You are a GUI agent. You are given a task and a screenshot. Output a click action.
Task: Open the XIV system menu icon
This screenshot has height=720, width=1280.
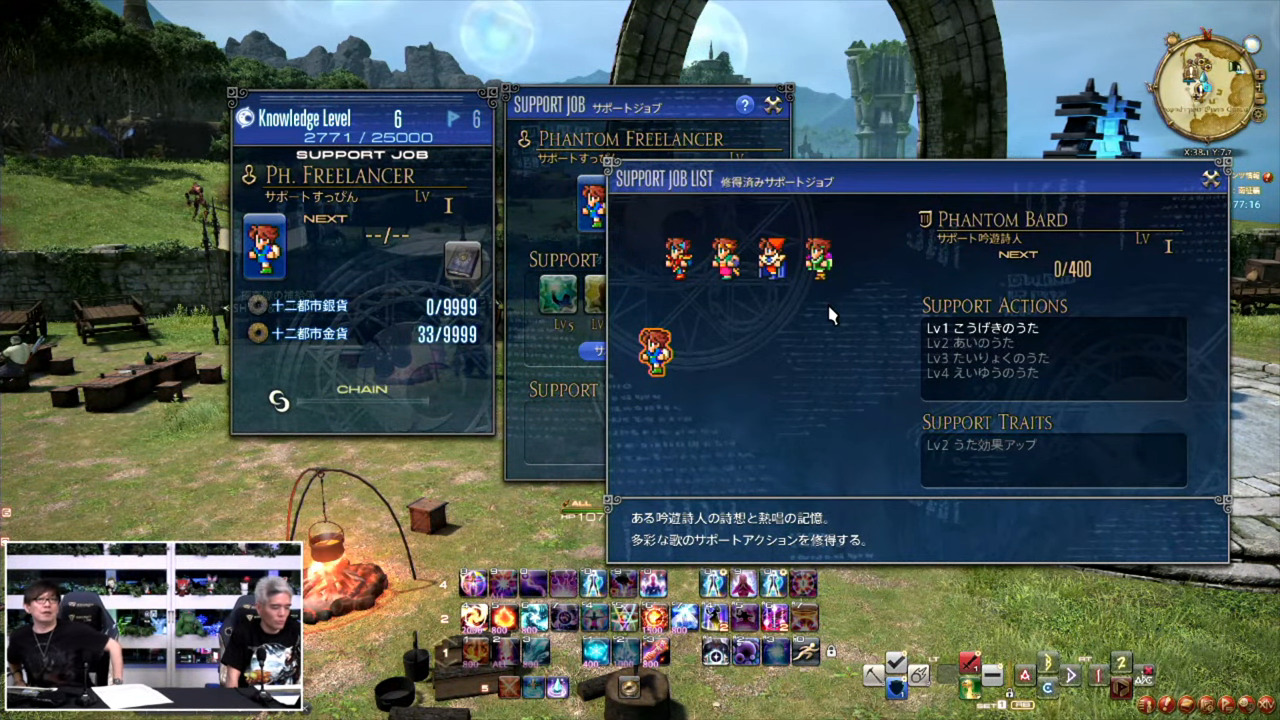point(1267,704)
